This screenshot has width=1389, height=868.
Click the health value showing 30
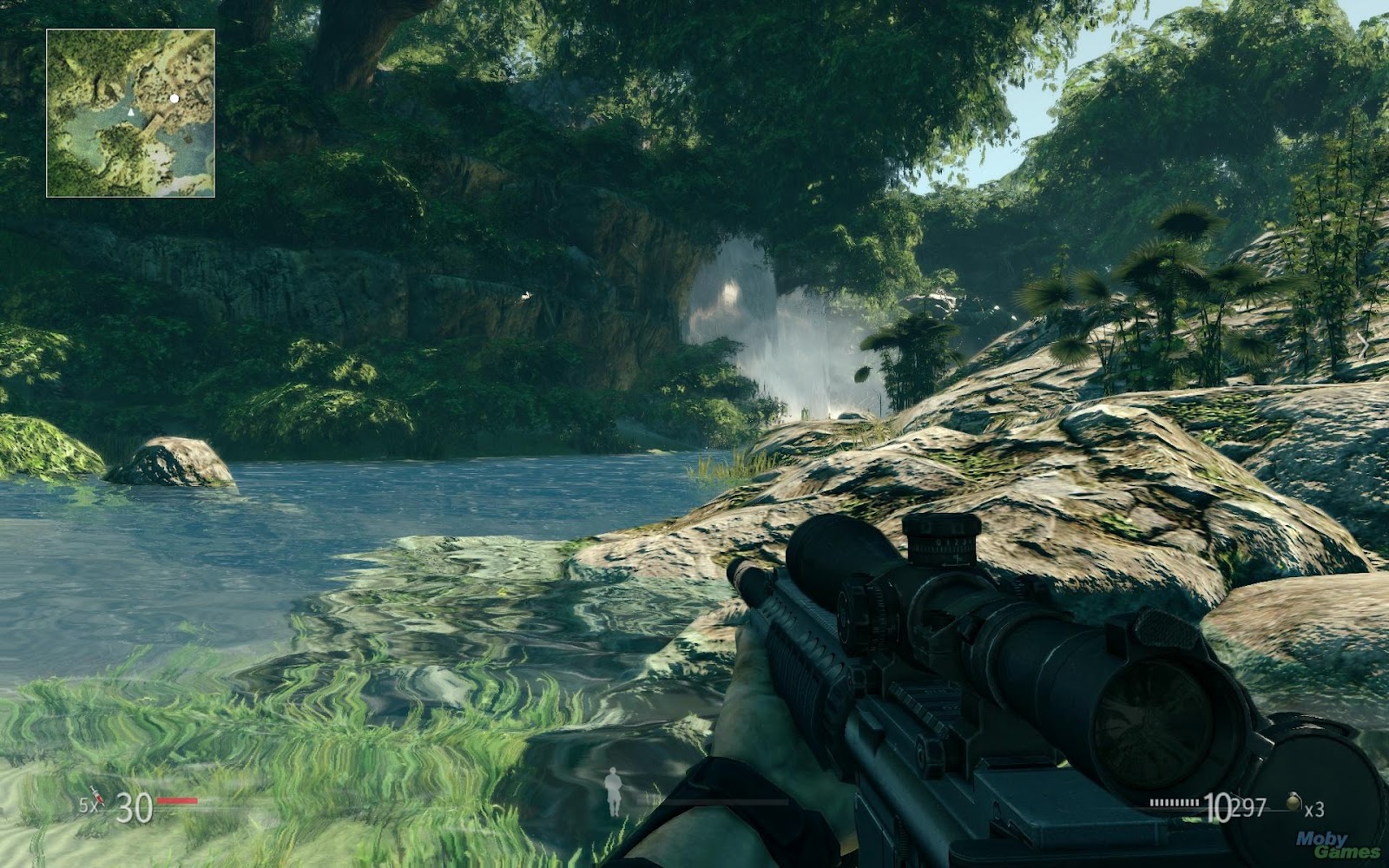tap(135, 808)
